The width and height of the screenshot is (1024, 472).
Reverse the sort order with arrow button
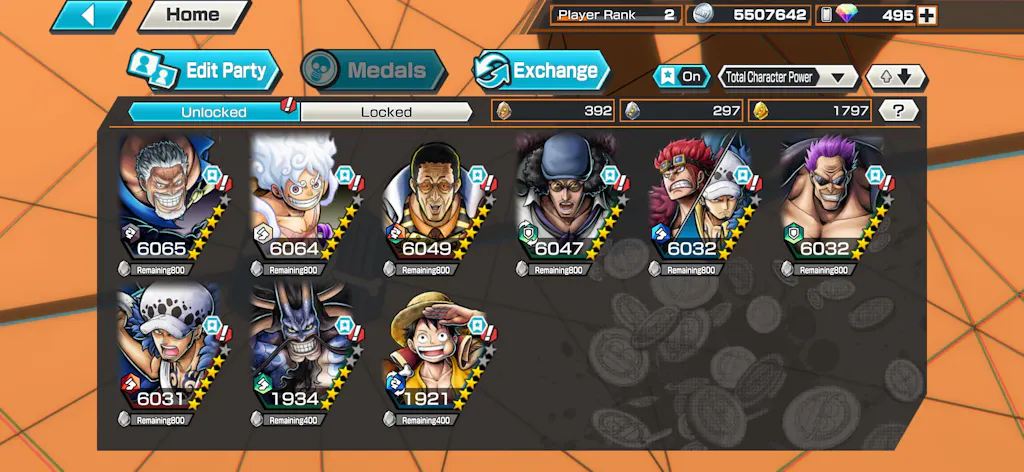click(x=896, y=76)
